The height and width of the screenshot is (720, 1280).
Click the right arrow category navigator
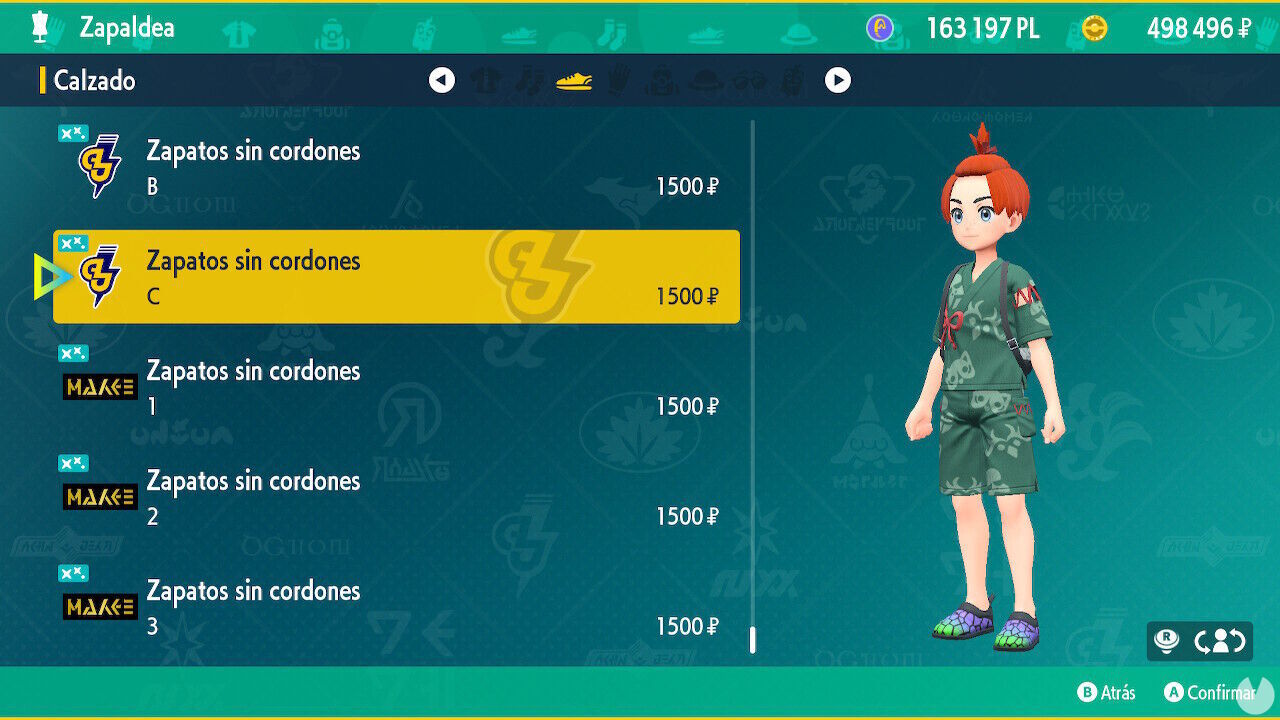pyautogui.click(x=838, y=80)
